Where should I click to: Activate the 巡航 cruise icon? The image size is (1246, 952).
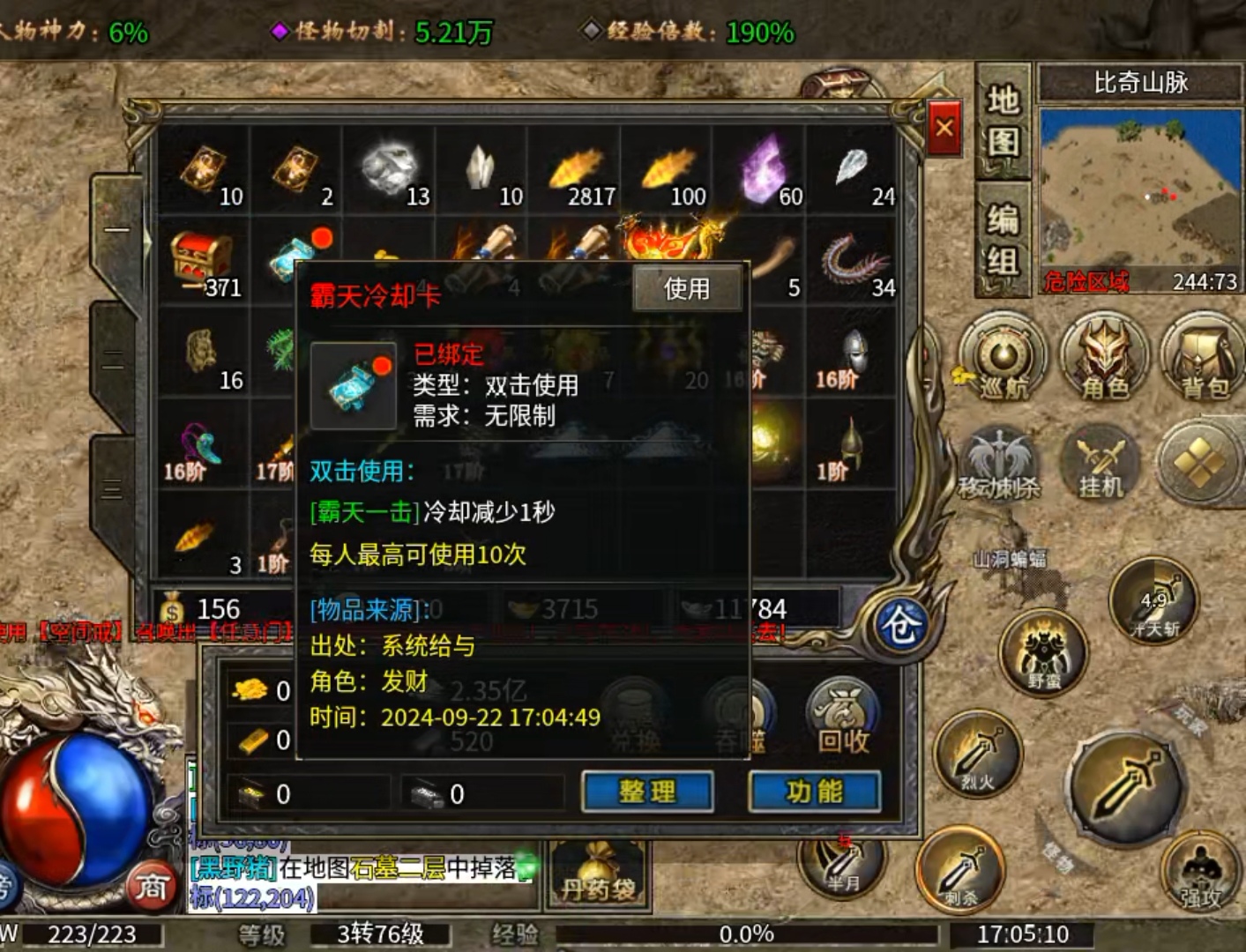(x=1003, y=359)
